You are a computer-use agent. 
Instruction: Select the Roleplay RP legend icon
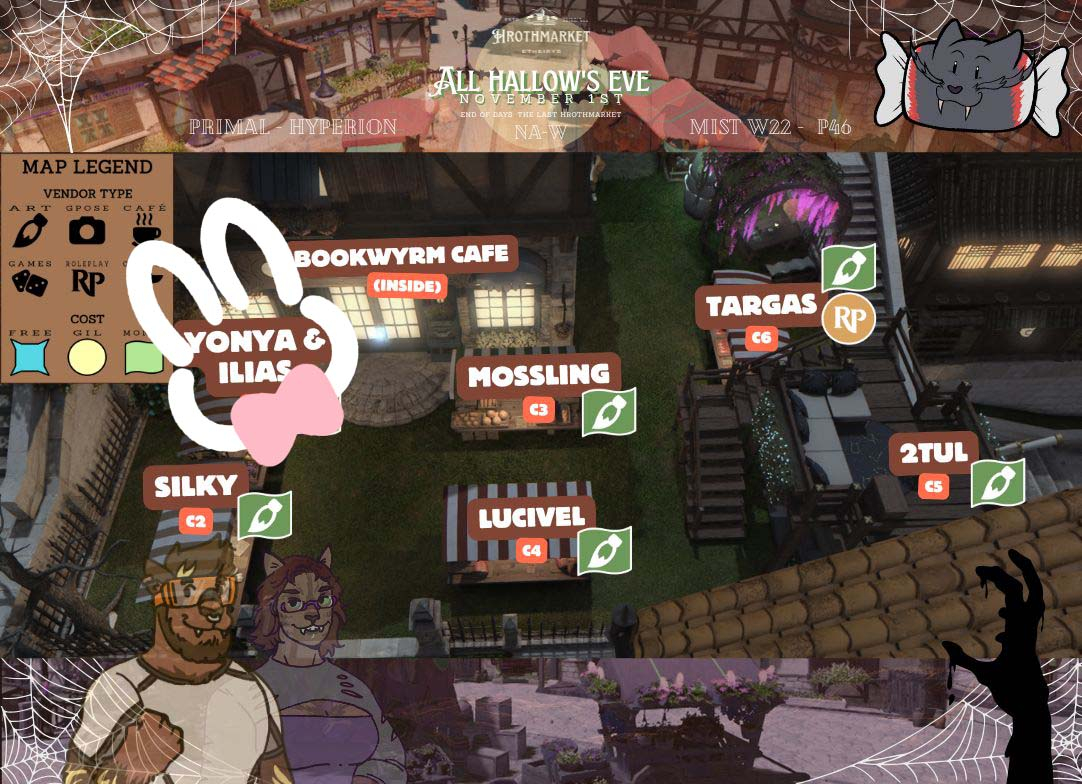87,284
